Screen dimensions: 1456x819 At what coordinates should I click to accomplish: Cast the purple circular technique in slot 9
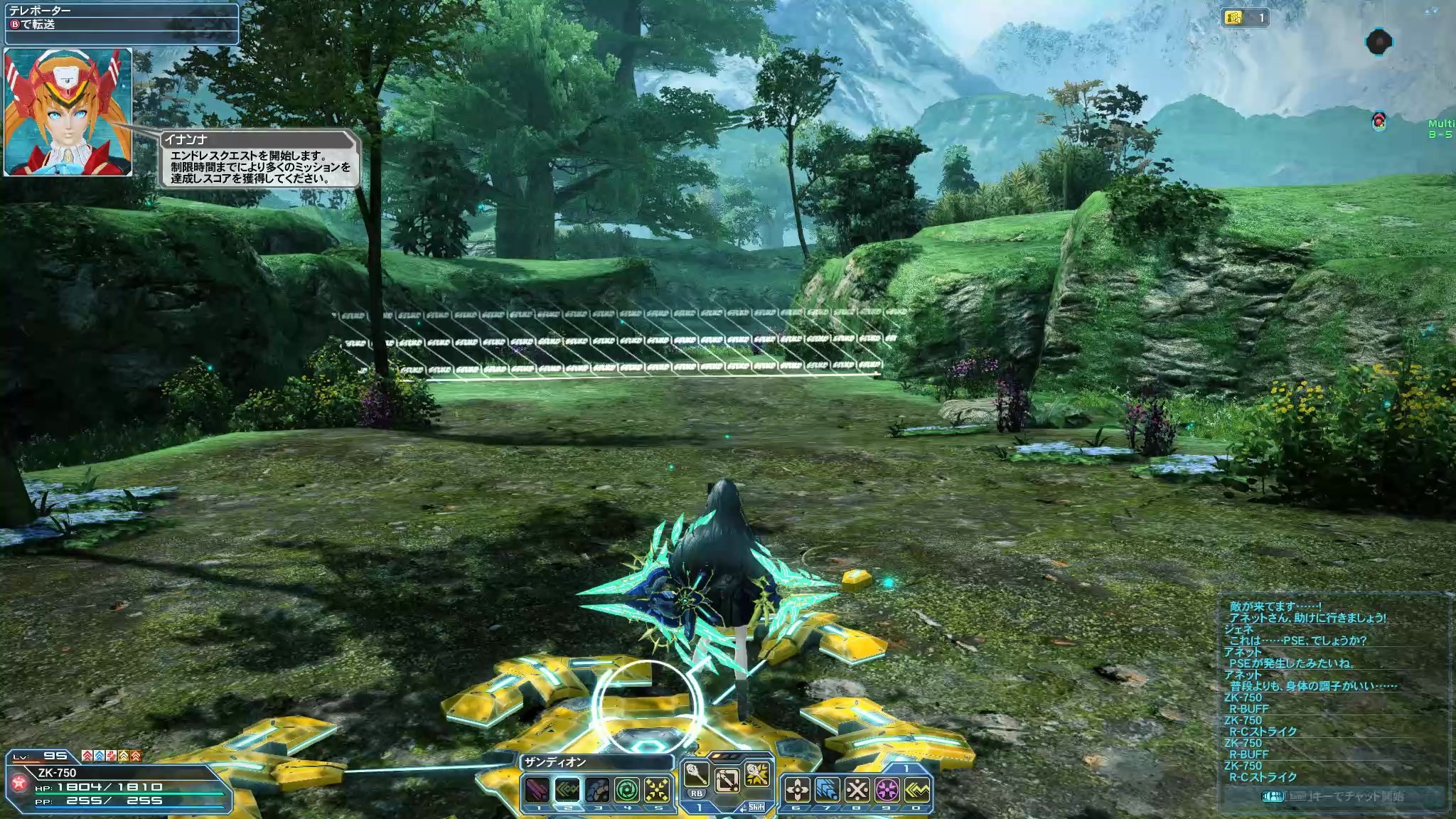[x=887, y=790]
